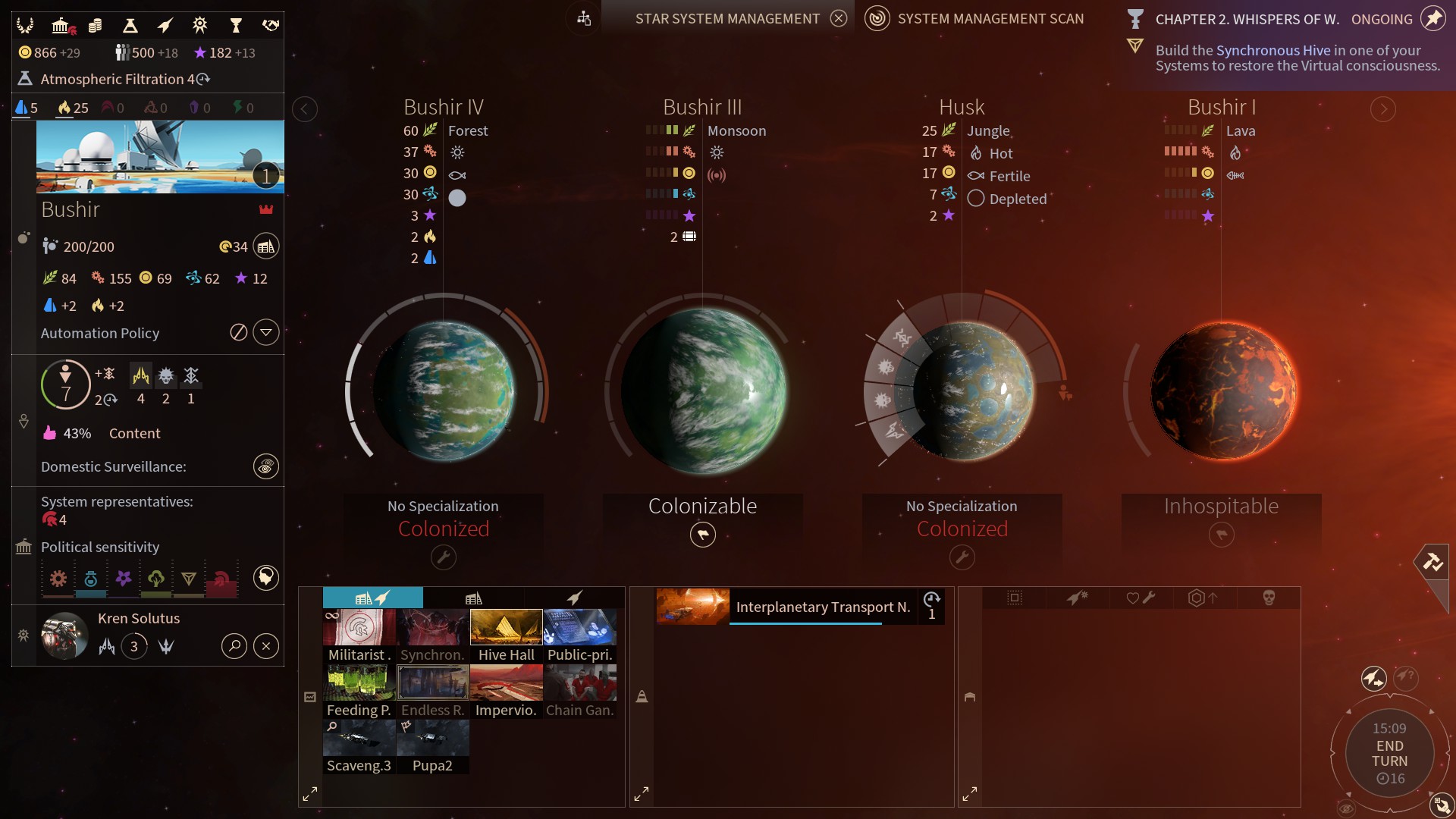Screen dimensions: 1456x819
Task: Close the Star System Management screen
Action: [x=838, y=18]
